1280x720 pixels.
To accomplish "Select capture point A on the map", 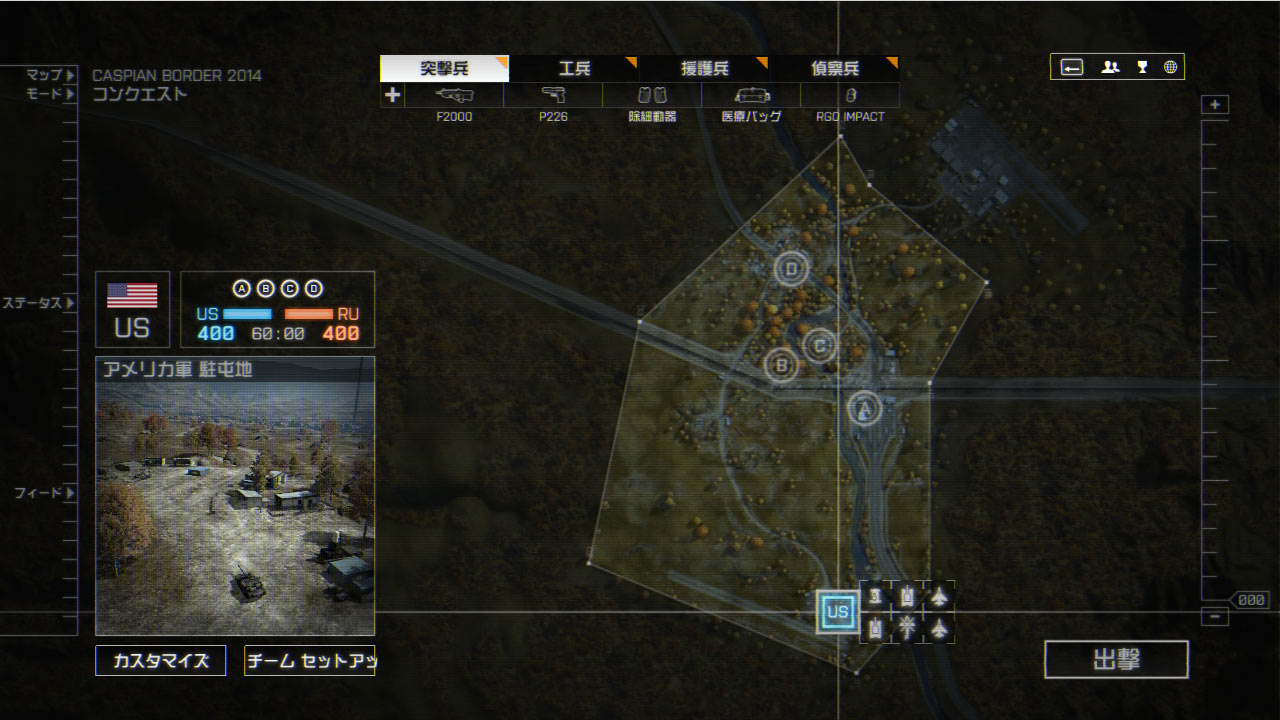I will [865, 407].
